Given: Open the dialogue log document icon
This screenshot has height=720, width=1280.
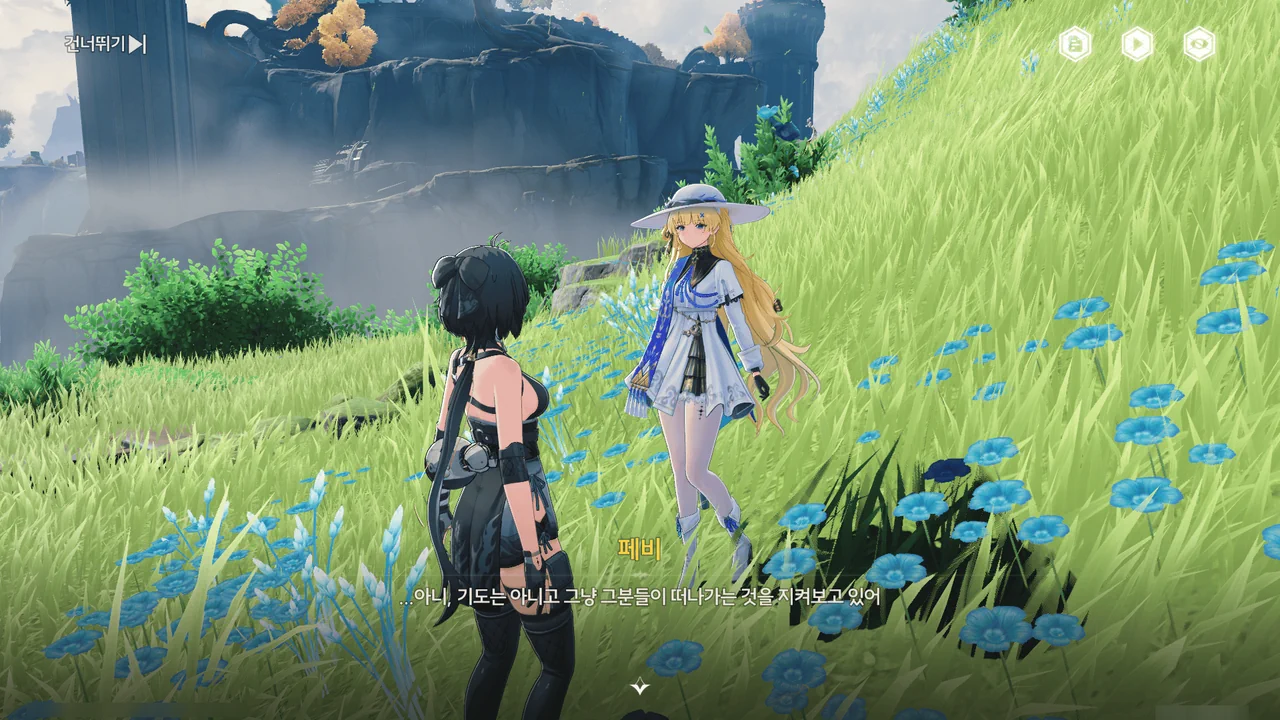Looking at the screenshot, I should tap(1075, 44).
